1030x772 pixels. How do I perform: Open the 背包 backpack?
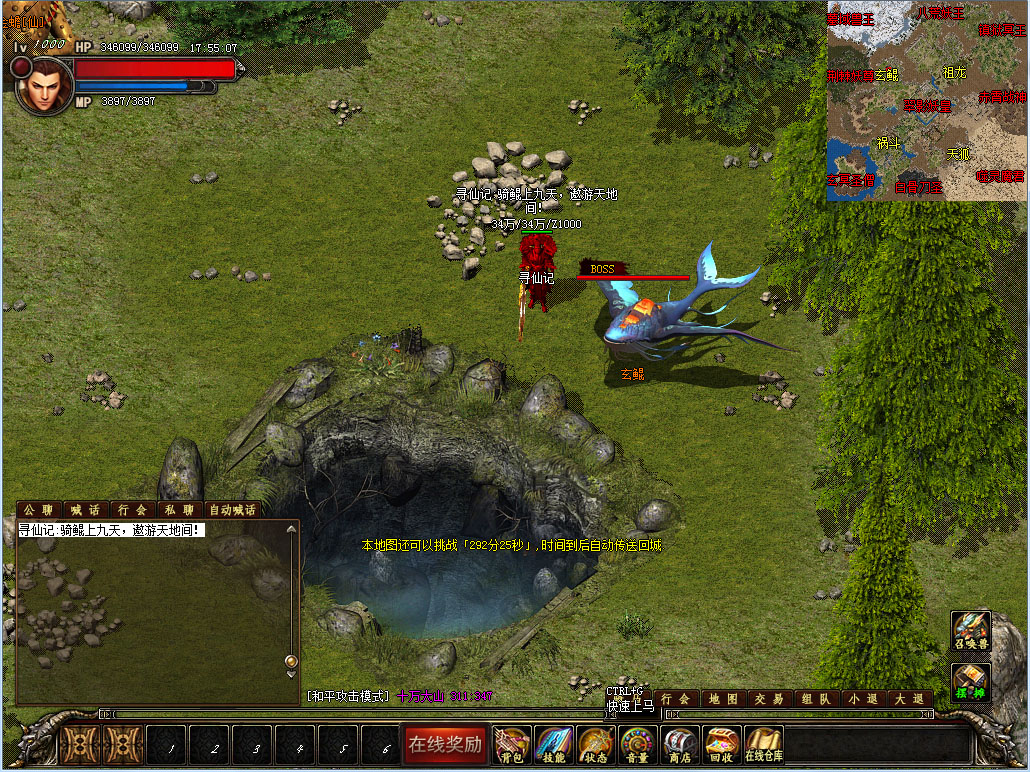tap(512, 744)
